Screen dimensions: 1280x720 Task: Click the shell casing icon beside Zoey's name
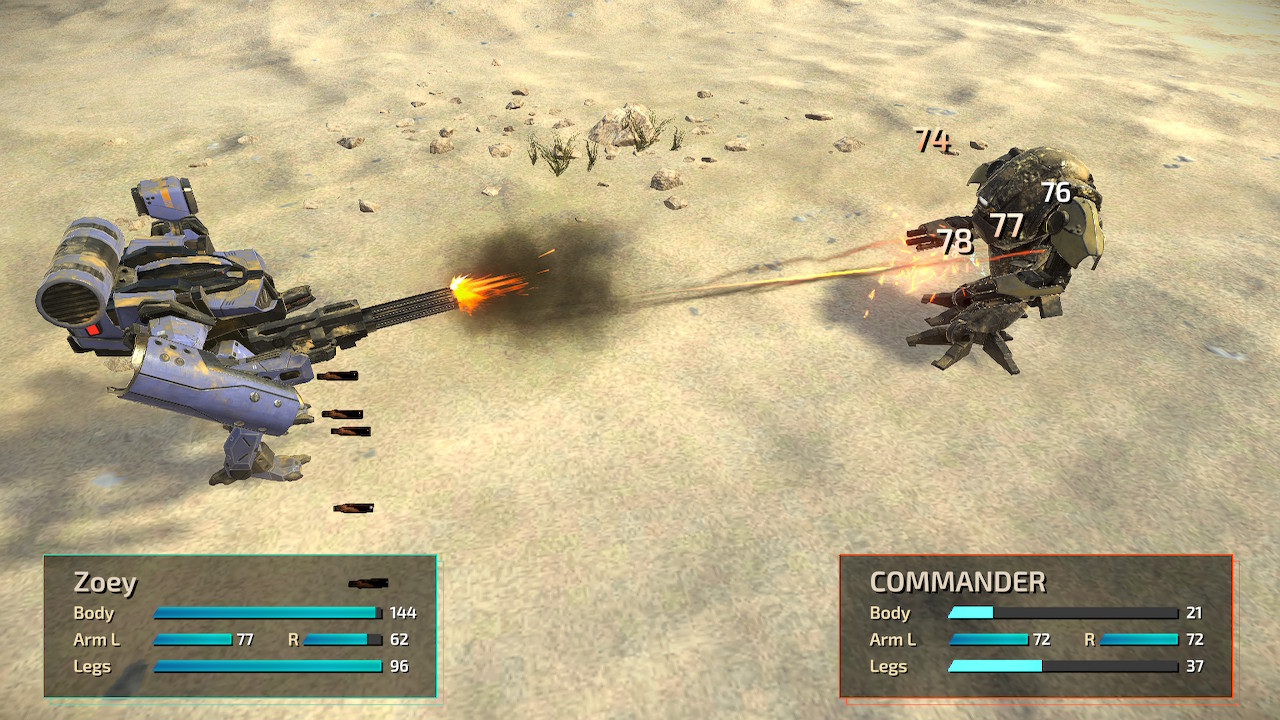click(367, 582)
